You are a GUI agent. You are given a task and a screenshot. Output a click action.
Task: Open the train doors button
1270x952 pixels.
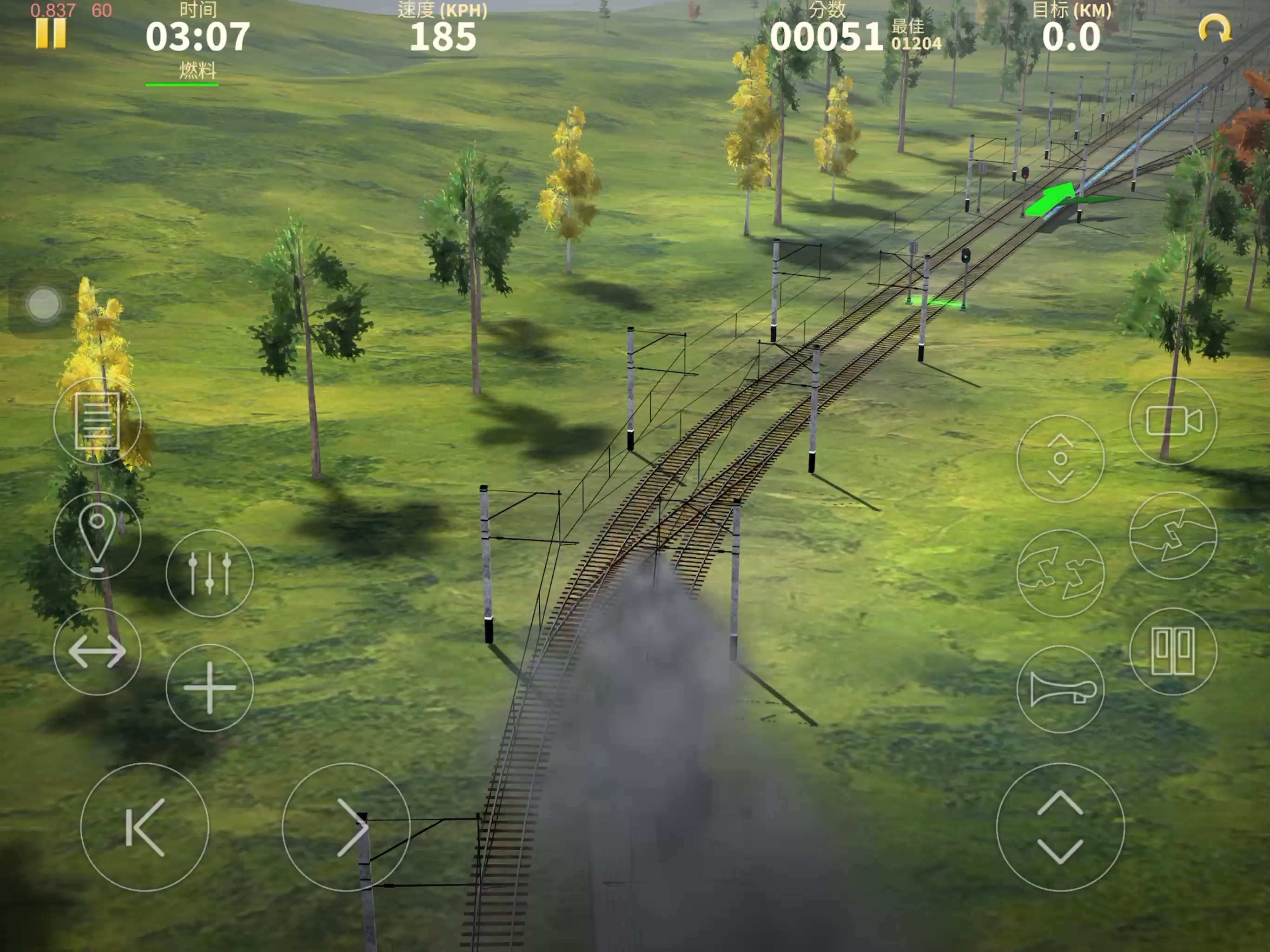(x=1172, y=651)
